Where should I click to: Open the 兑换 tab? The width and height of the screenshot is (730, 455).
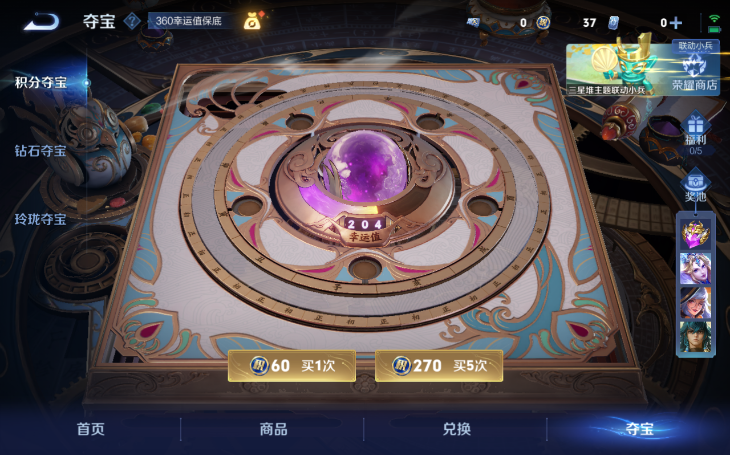456,429
